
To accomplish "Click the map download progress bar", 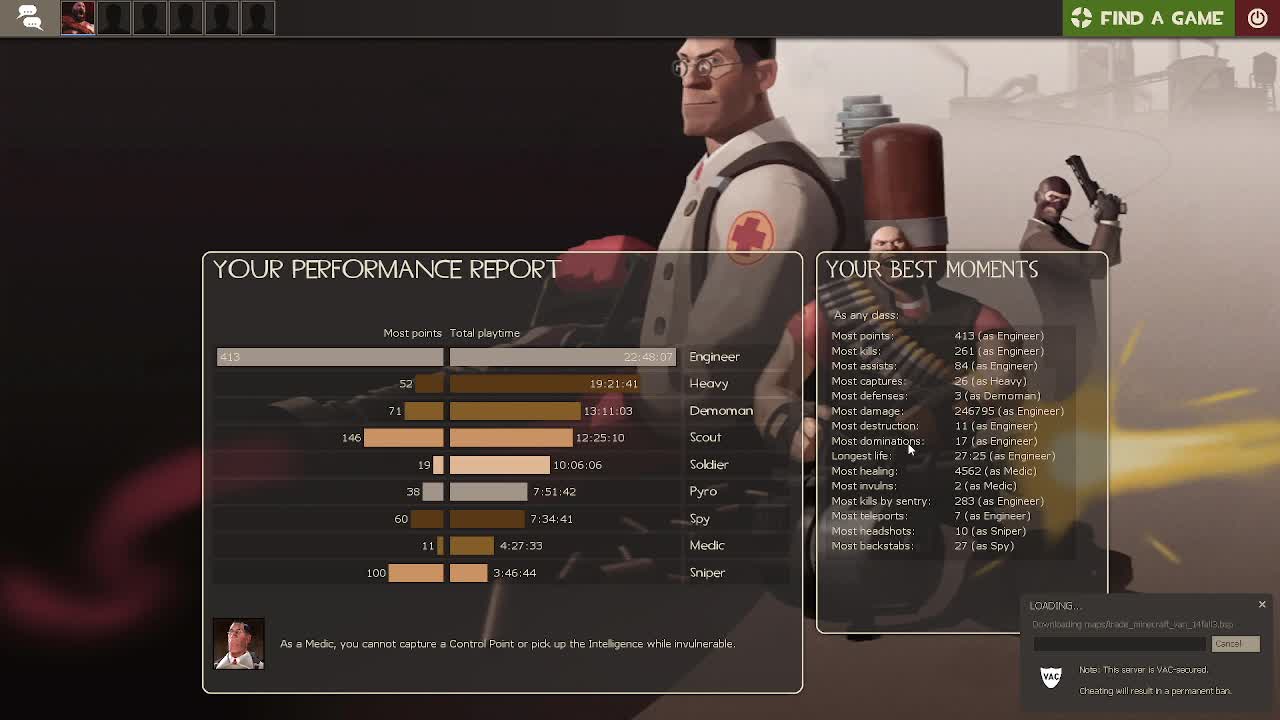I will 1120,644.
